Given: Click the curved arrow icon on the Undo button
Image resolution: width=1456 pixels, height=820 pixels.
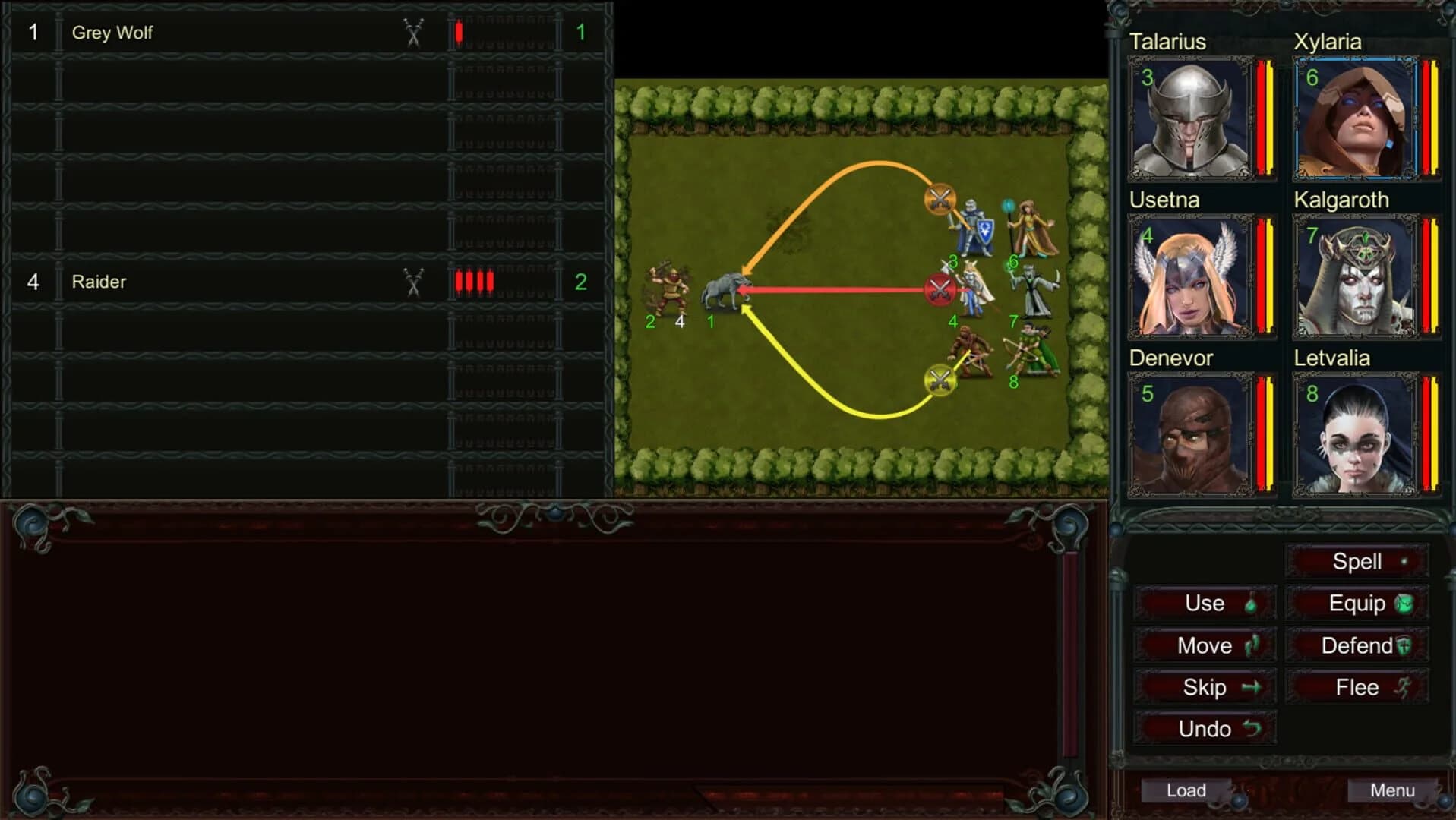Looking at the screenshot, I should [x=1253, y=729].
